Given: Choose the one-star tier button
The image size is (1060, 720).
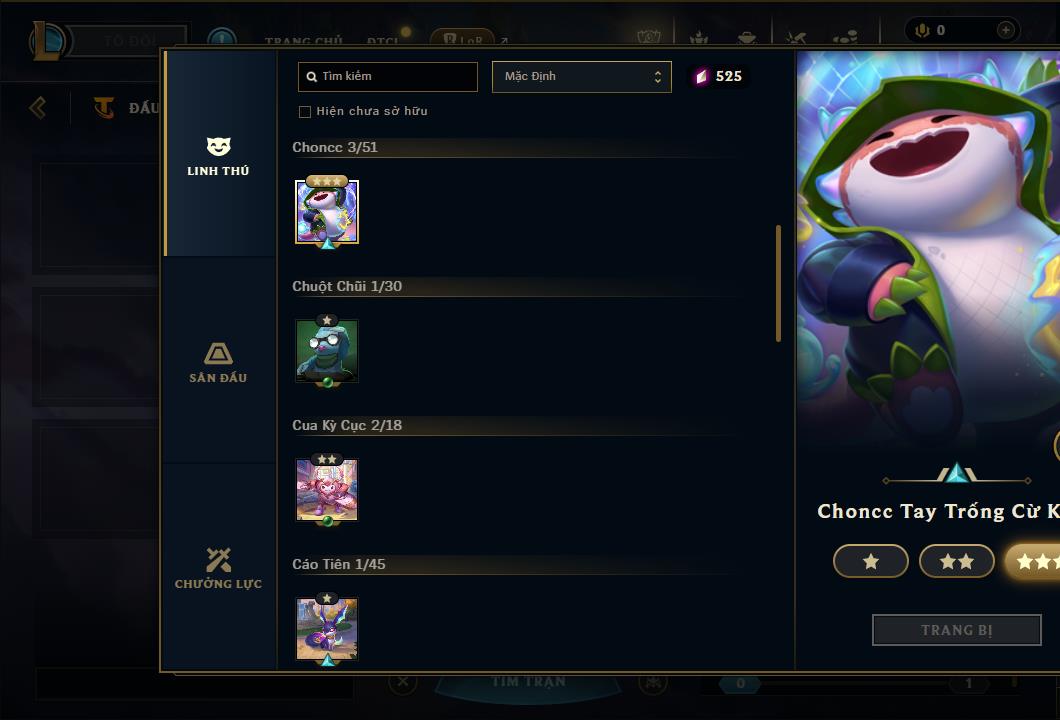Looking at the screenshot, I should coord(870,561).
